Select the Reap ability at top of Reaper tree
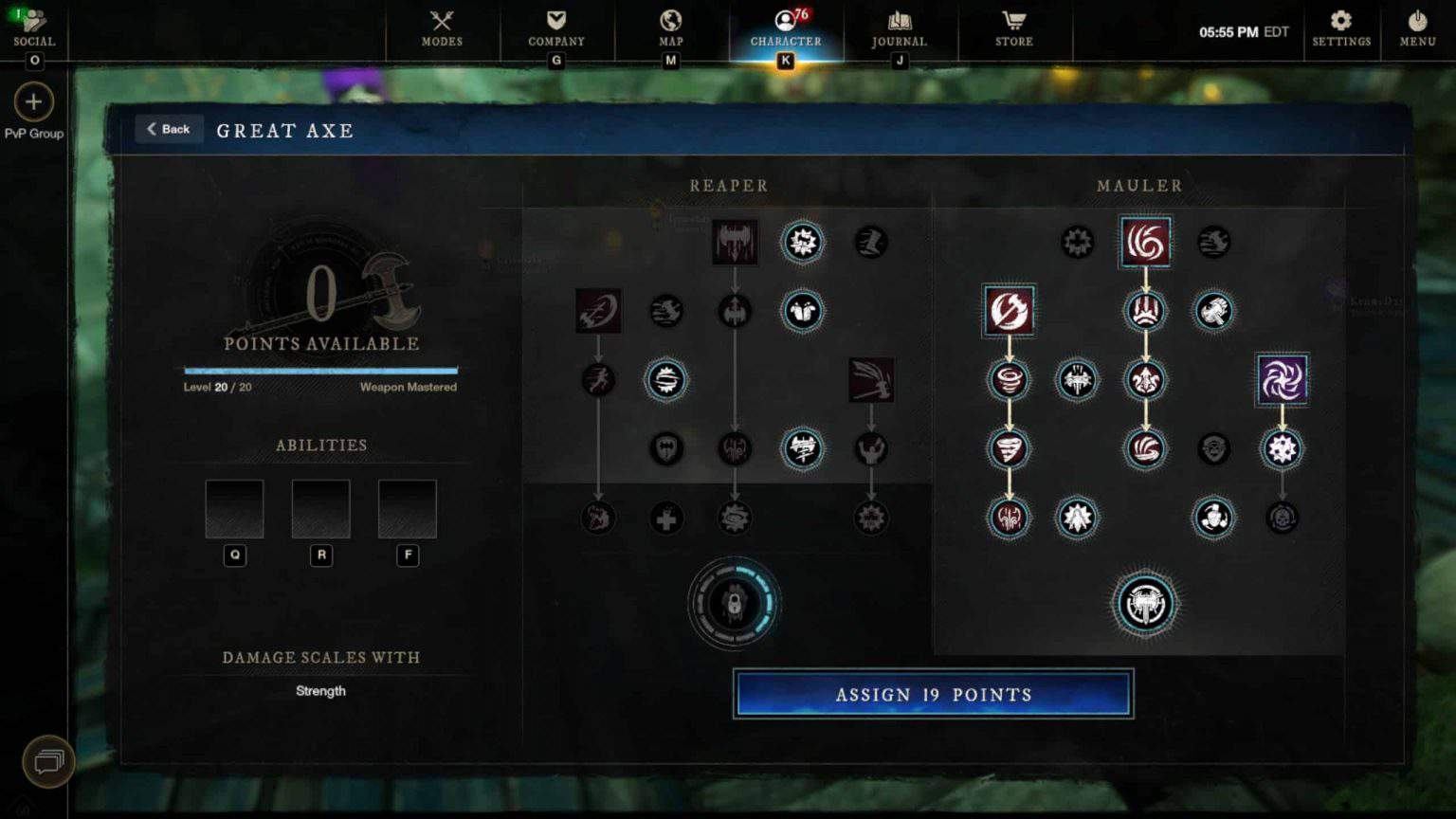1456x819 pixels. (x=734, y=243)
